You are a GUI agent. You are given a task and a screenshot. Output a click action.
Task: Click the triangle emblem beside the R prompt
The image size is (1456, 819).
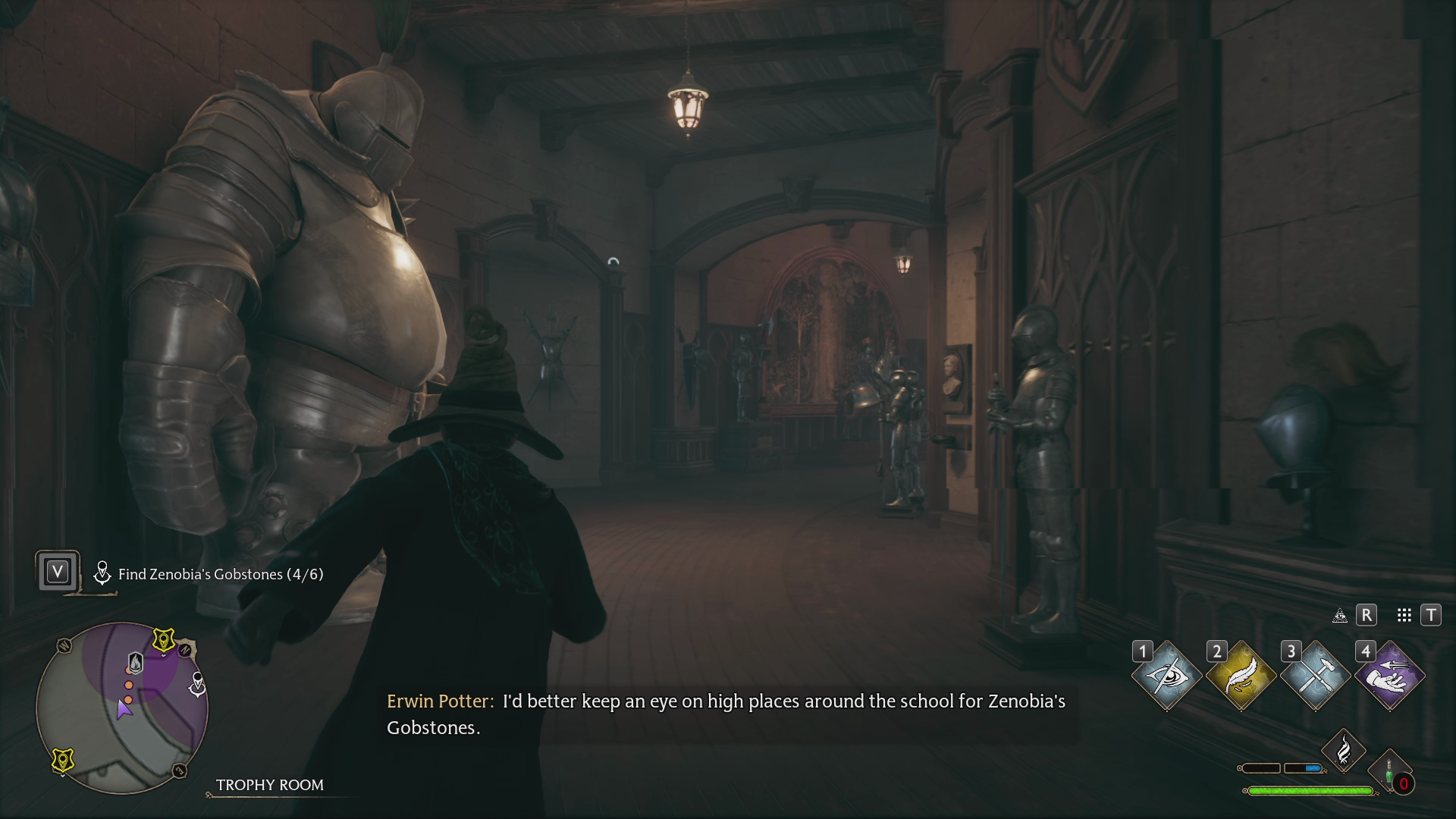pyautogui.click(x=1339, y=616)
